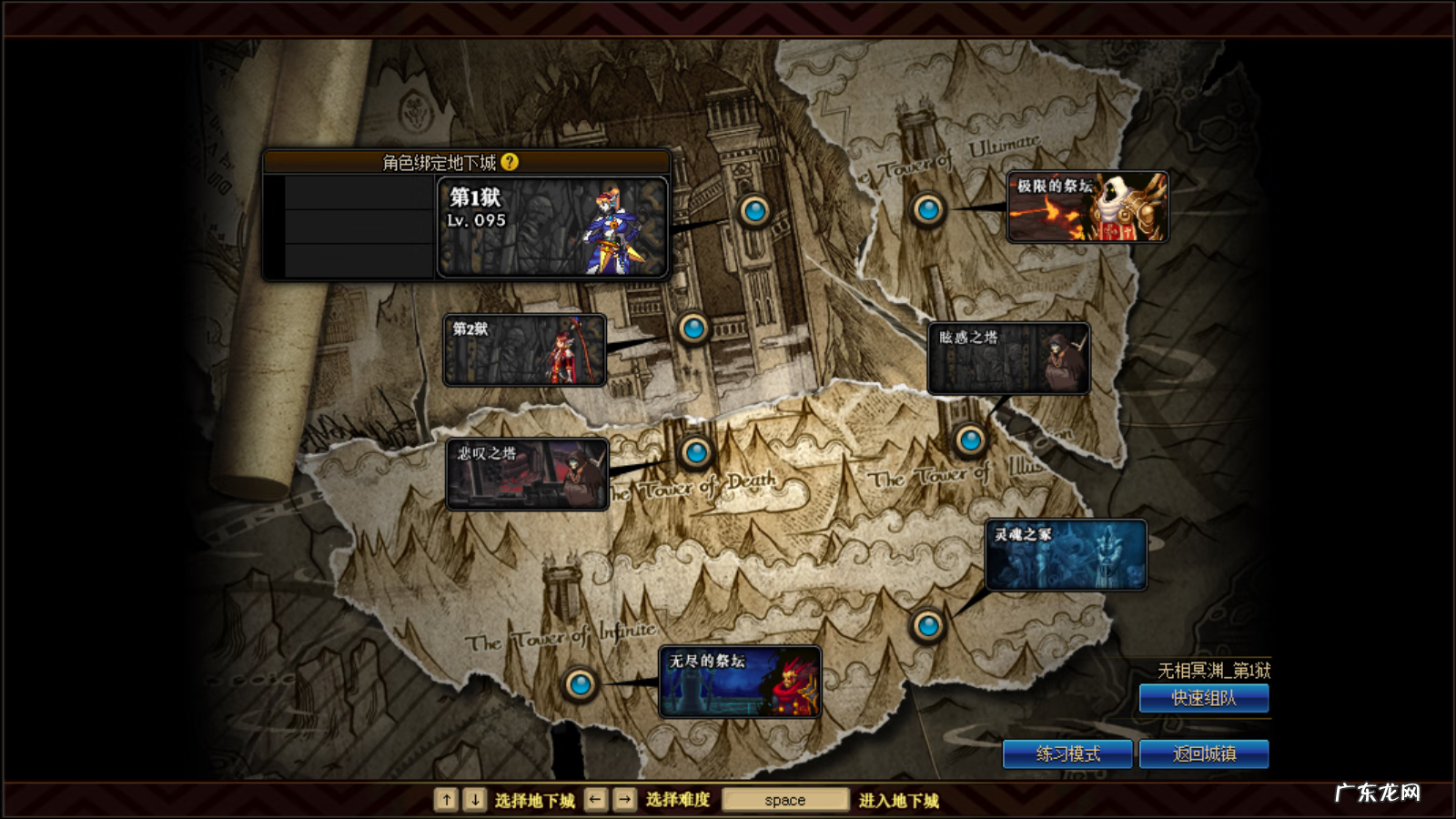Start 练习模式 practice mode
This screenshot has height=819, width=1456.
point(1067,754)
